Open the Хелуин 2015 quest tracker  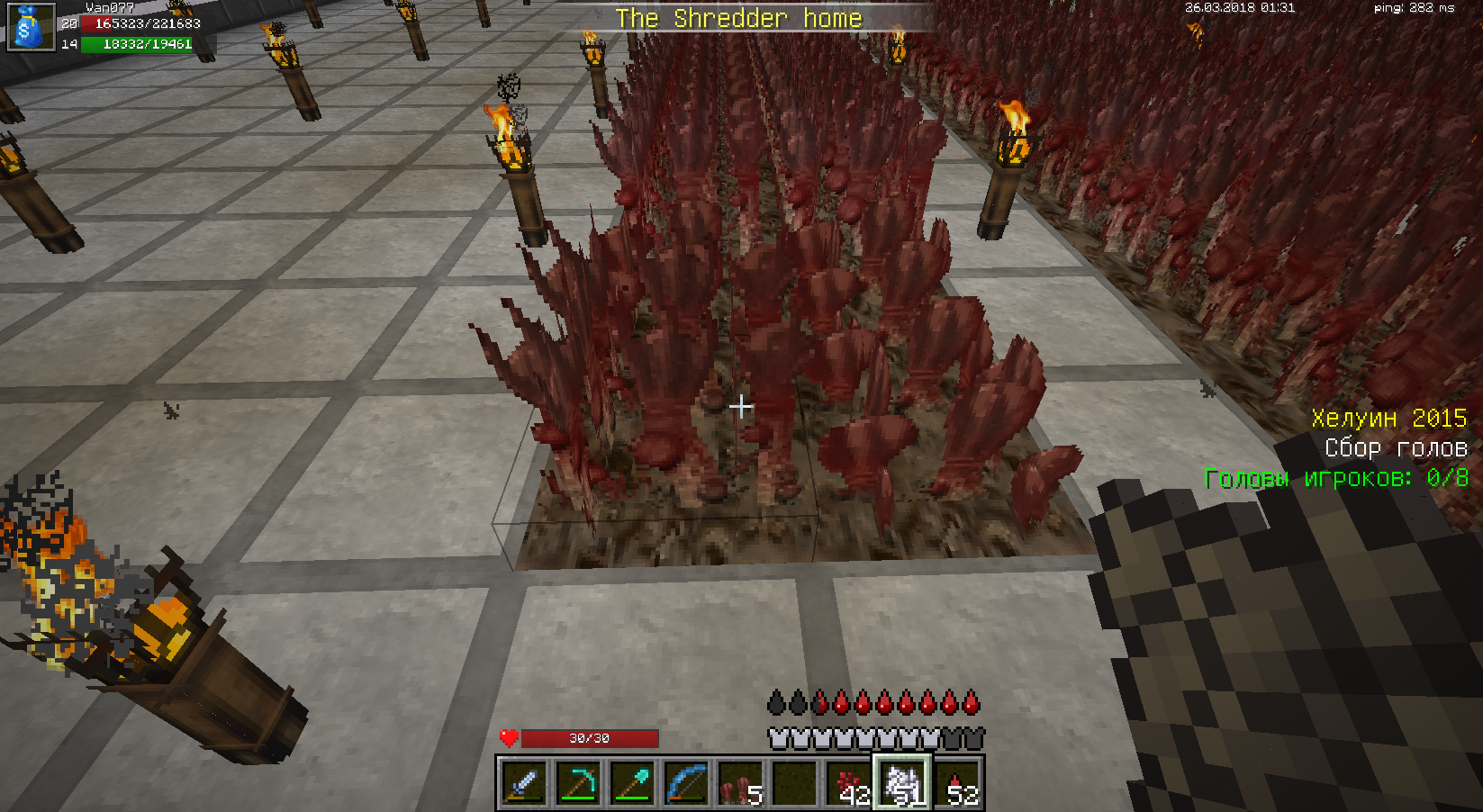coord(1388,419)
